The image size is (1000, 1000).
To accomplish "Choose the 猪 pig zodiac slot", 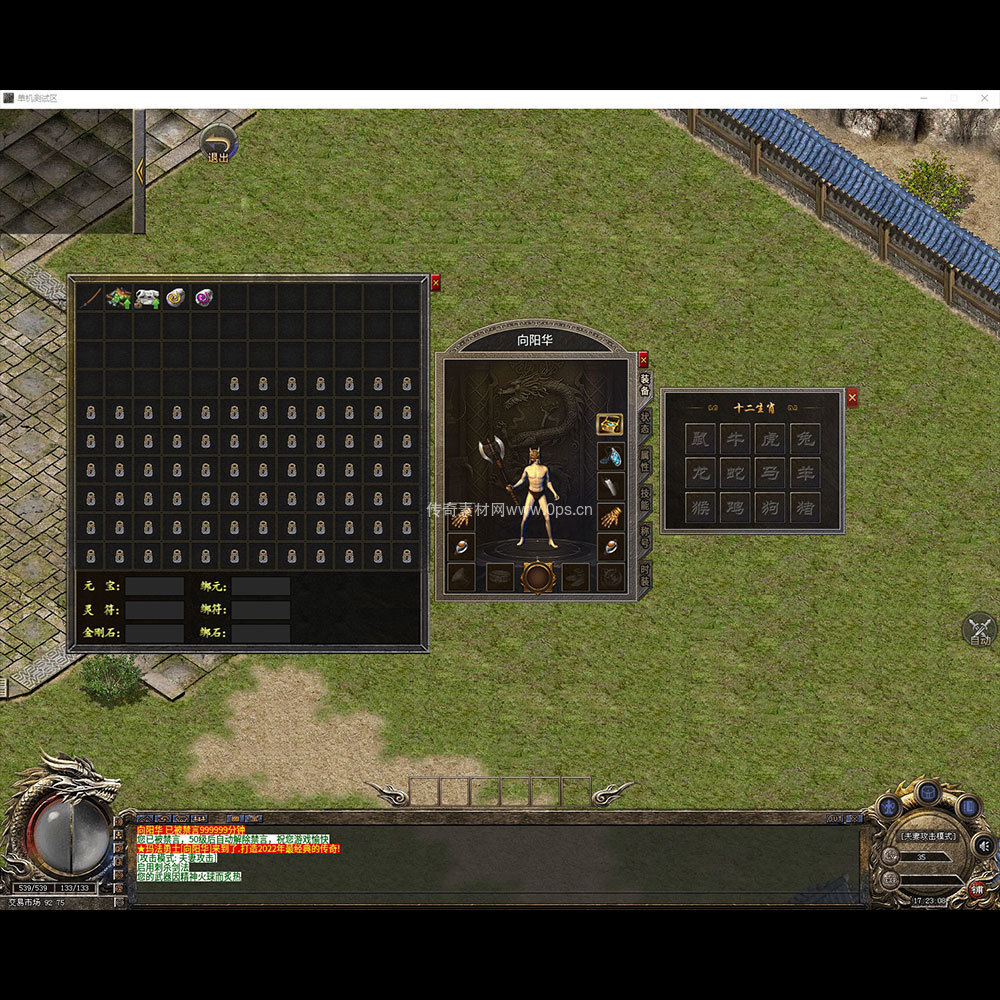I will tap(804, 508).
